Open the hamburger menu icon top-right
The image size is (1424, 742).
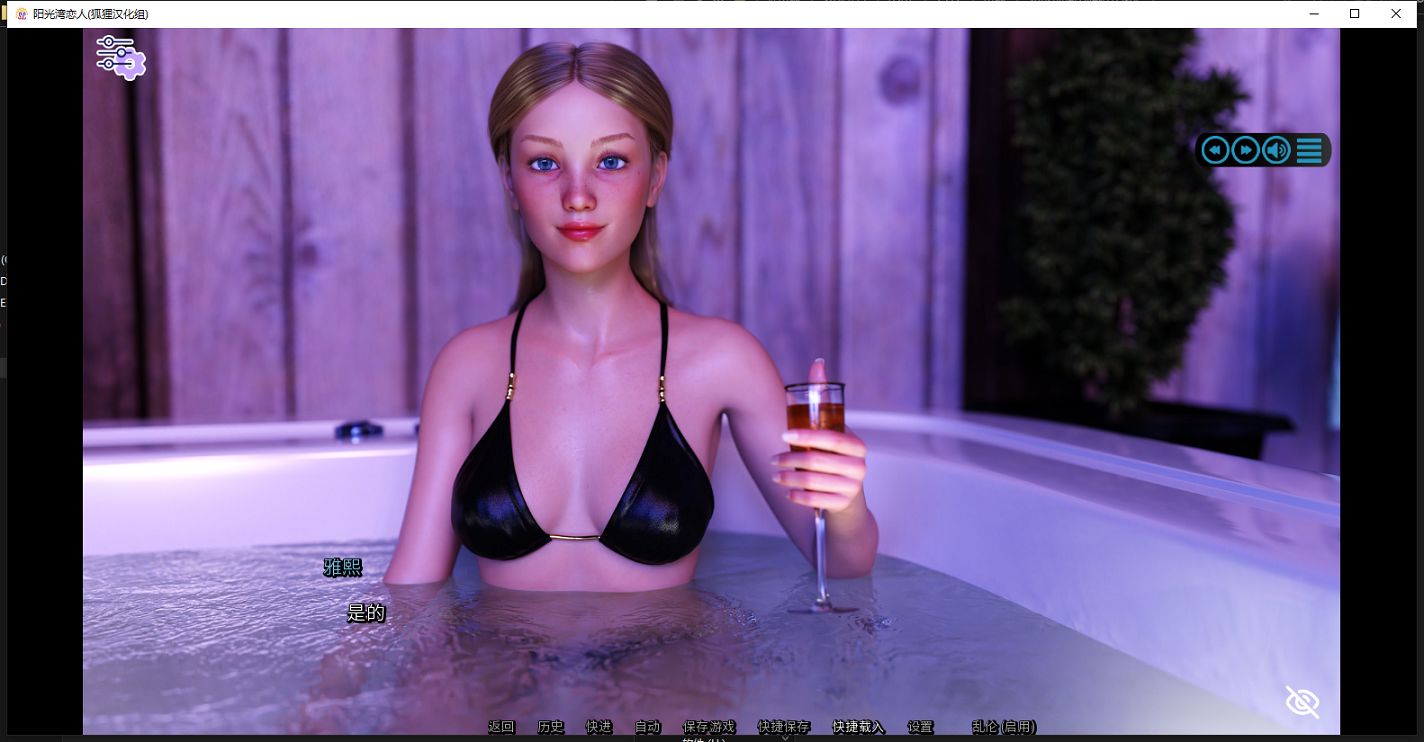1308,149
